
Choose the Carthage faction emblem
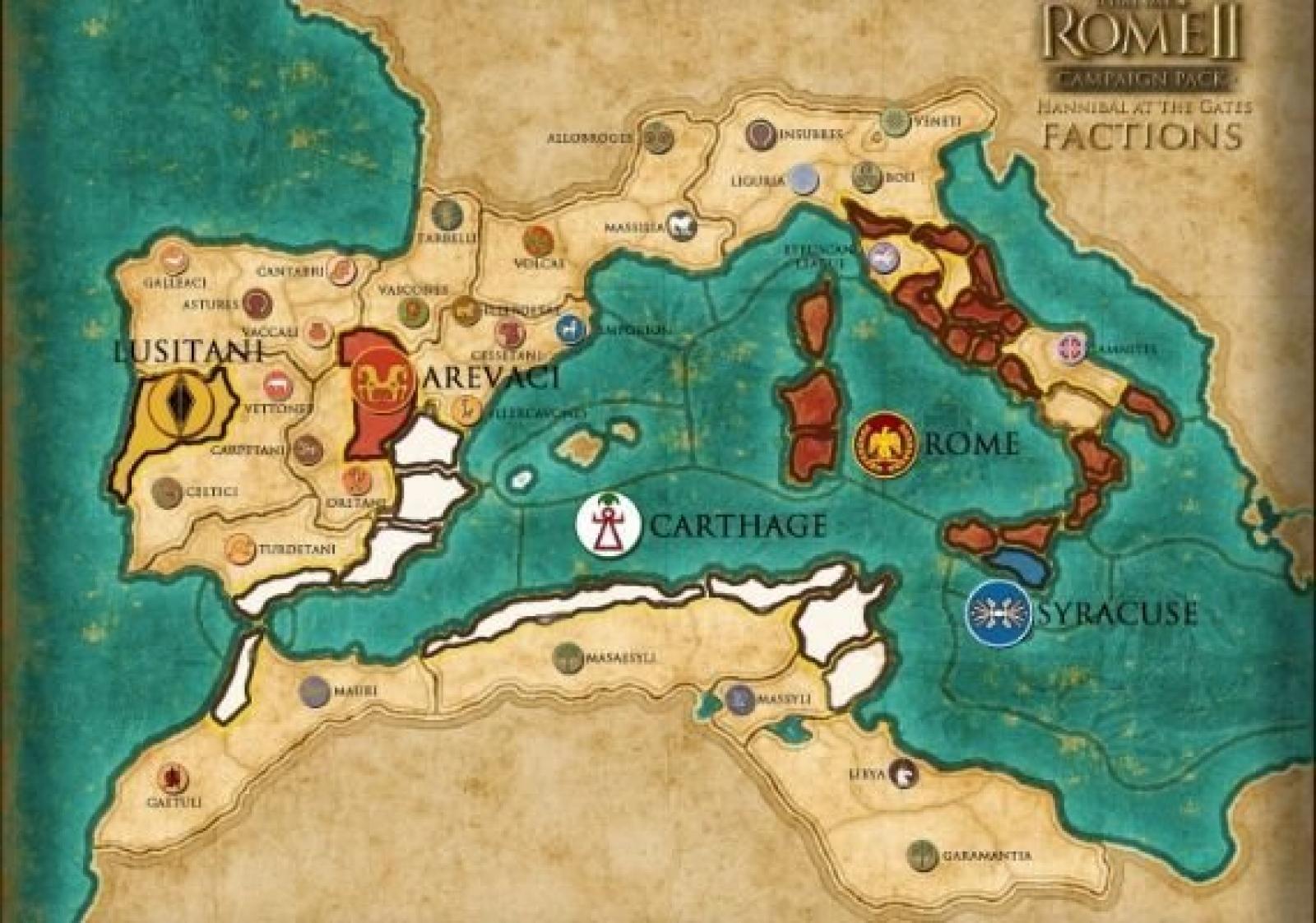click(609, 523)
